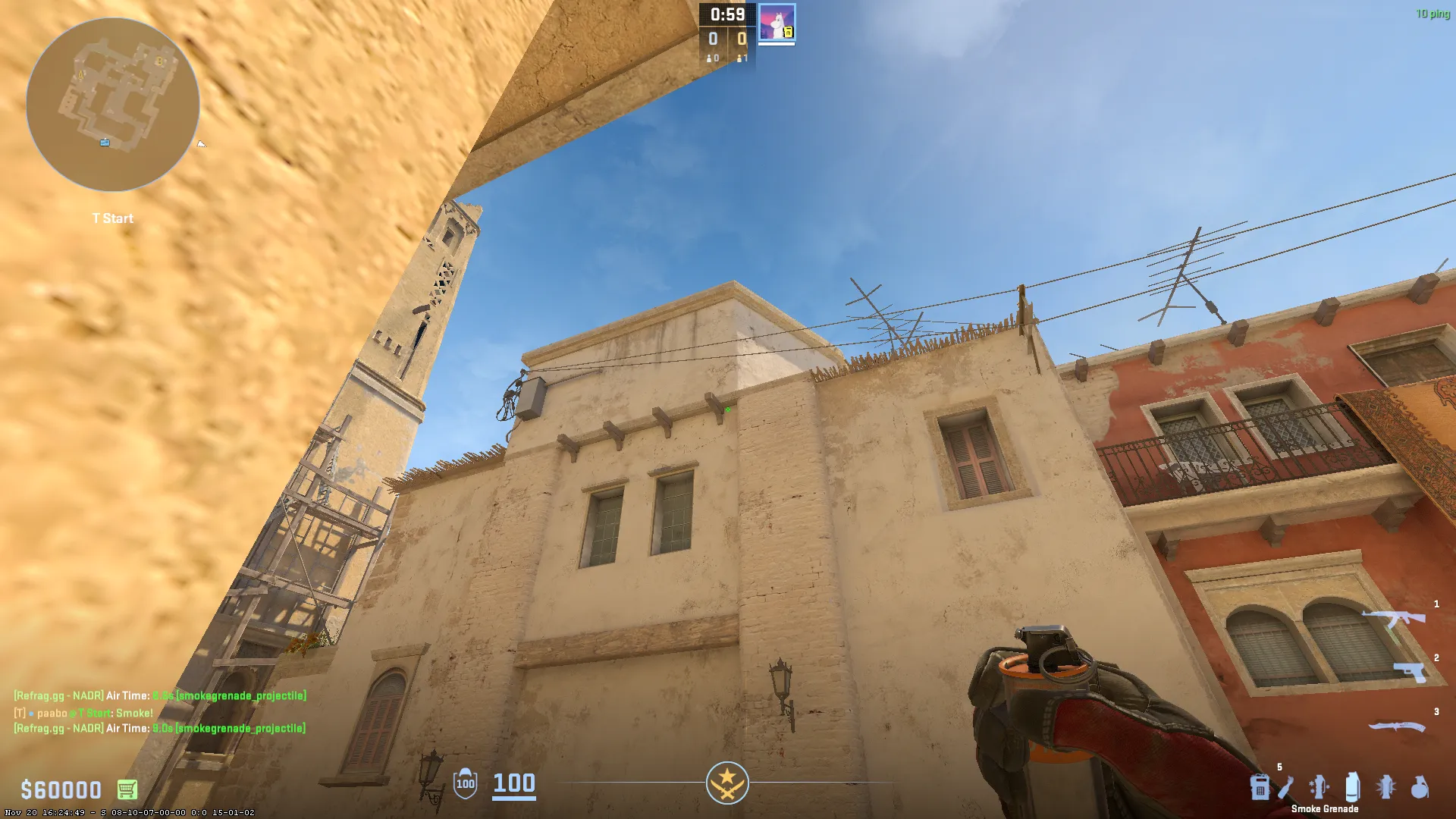
Task: Choose the knife weapon slot
Action: [1396, 726]
